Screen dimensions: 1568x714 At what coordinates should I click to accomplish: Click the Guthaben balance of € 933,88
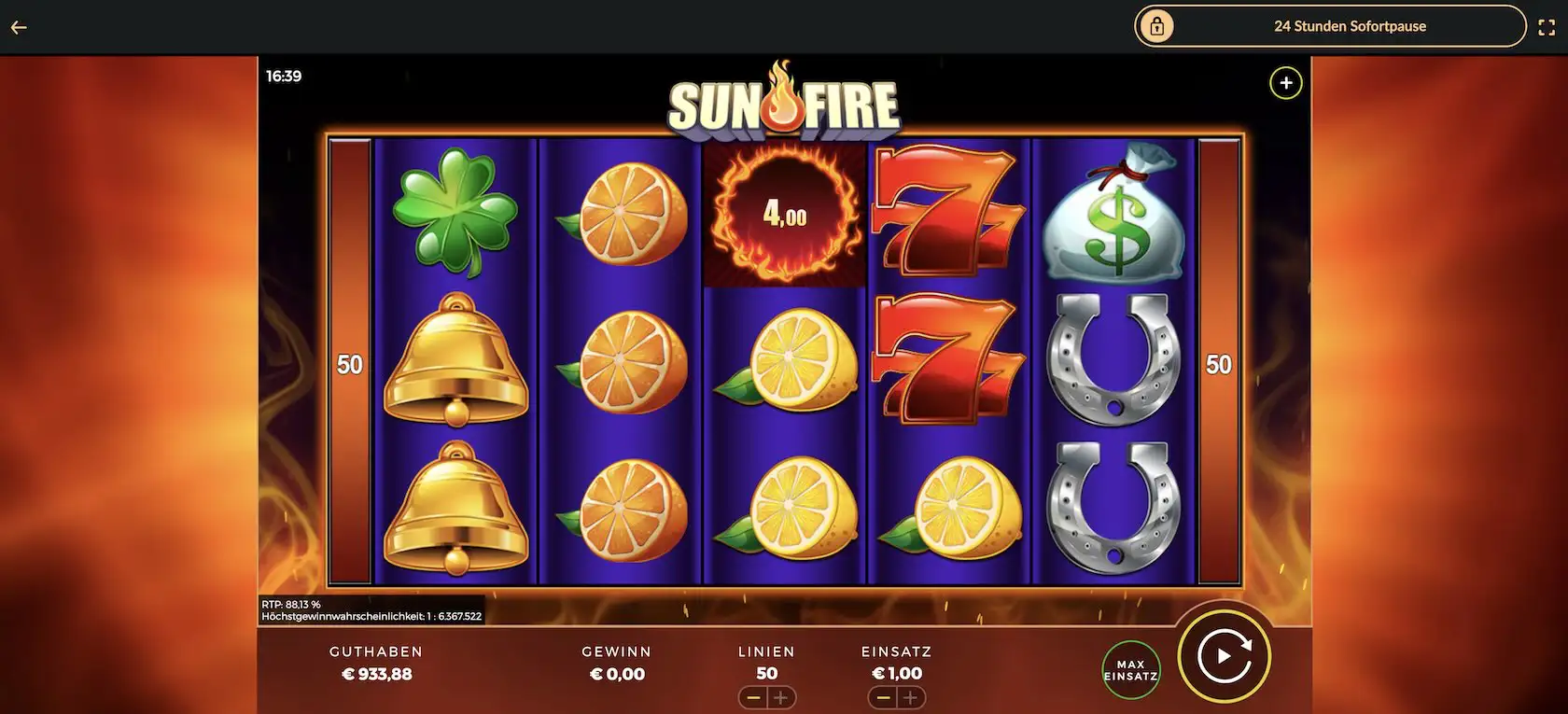(376, 673)
